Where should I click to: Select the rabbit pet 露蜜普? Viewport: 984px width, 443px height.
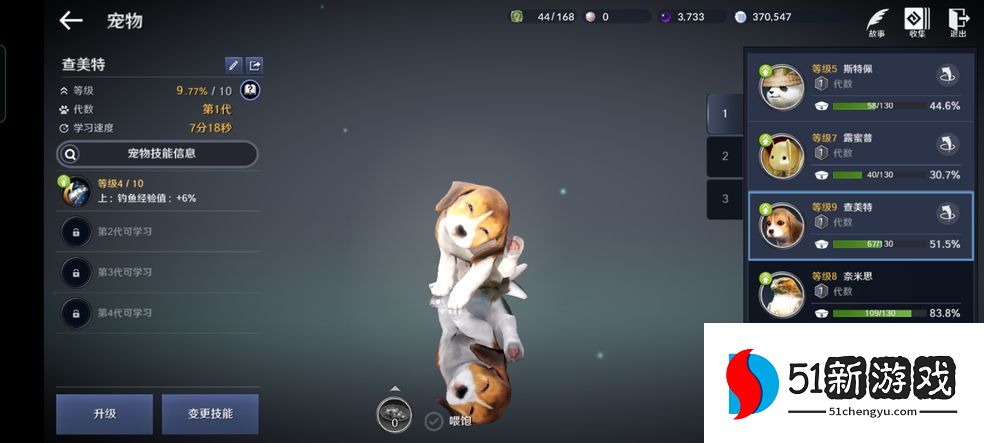click(x=782, y=156)
